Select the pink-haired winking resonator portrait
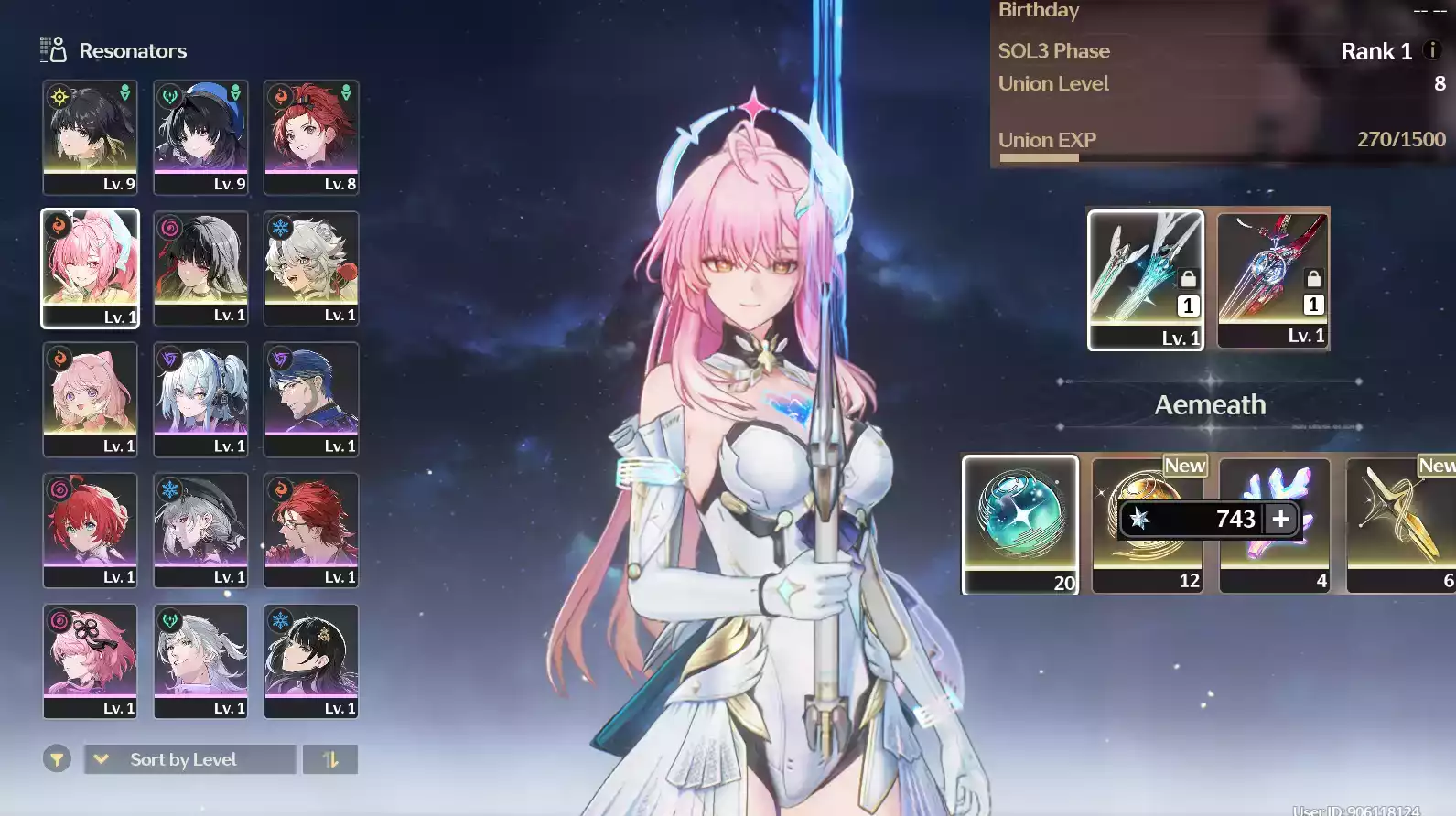 coord(90,267)
